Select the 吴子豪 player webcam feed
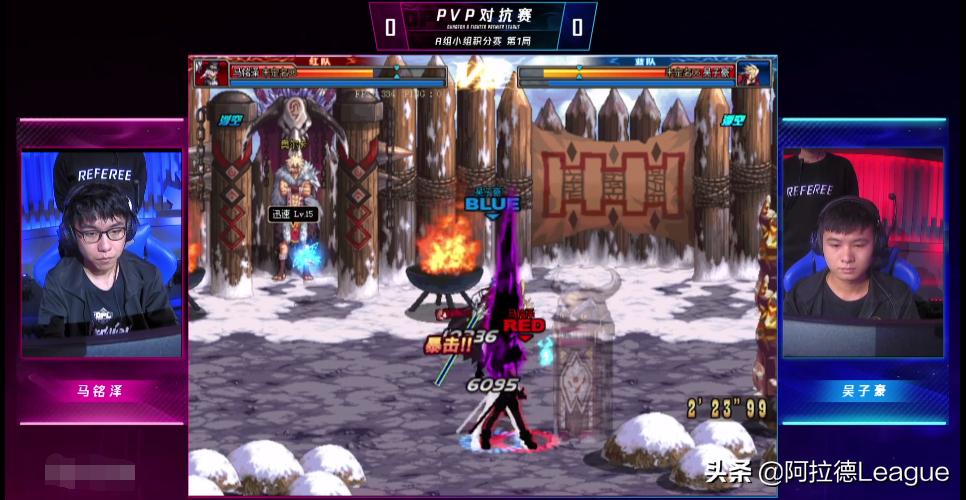This screenshot has width=966, height=500. pos(863,254)
